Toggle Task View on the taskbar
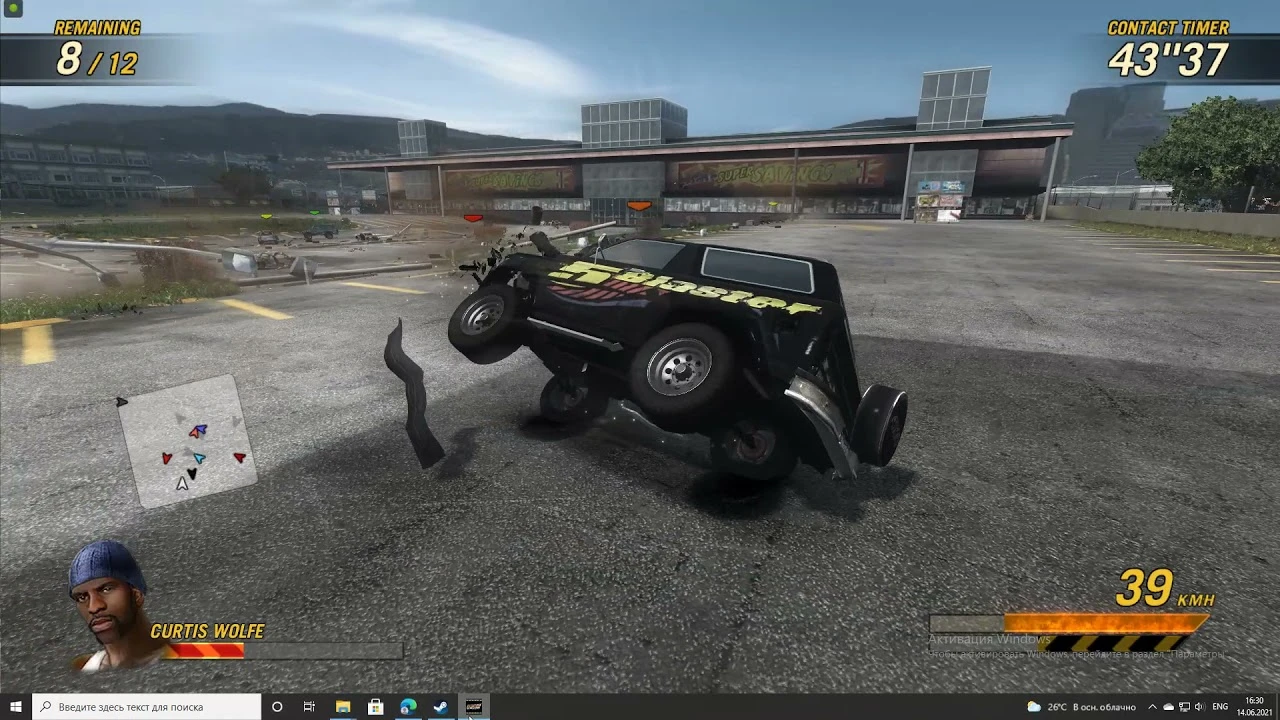Viewport: 1280px width, 720px height. [x=308, y=707]
